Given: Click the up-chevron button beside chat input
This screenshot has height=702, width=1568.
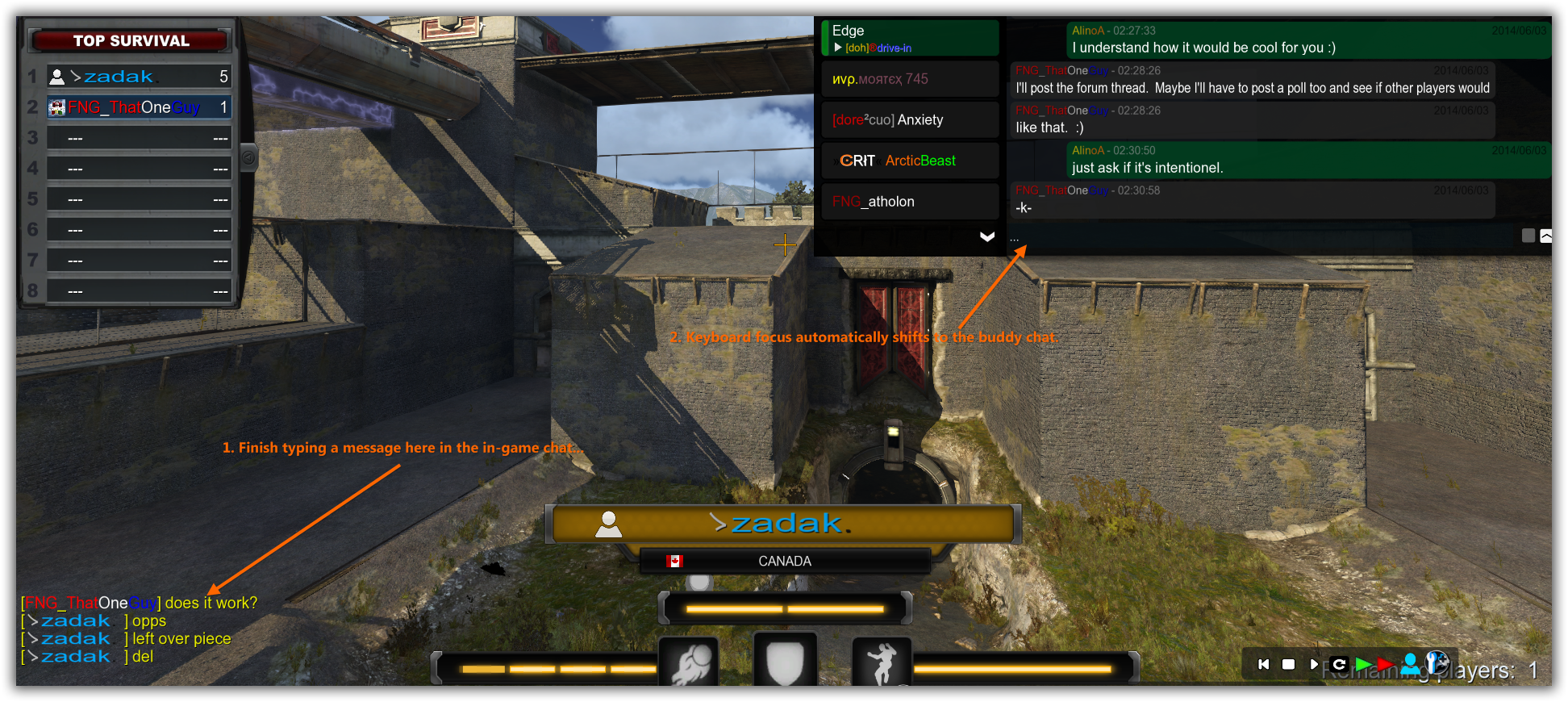Looking at the screenshot, I should point(1545,236).
